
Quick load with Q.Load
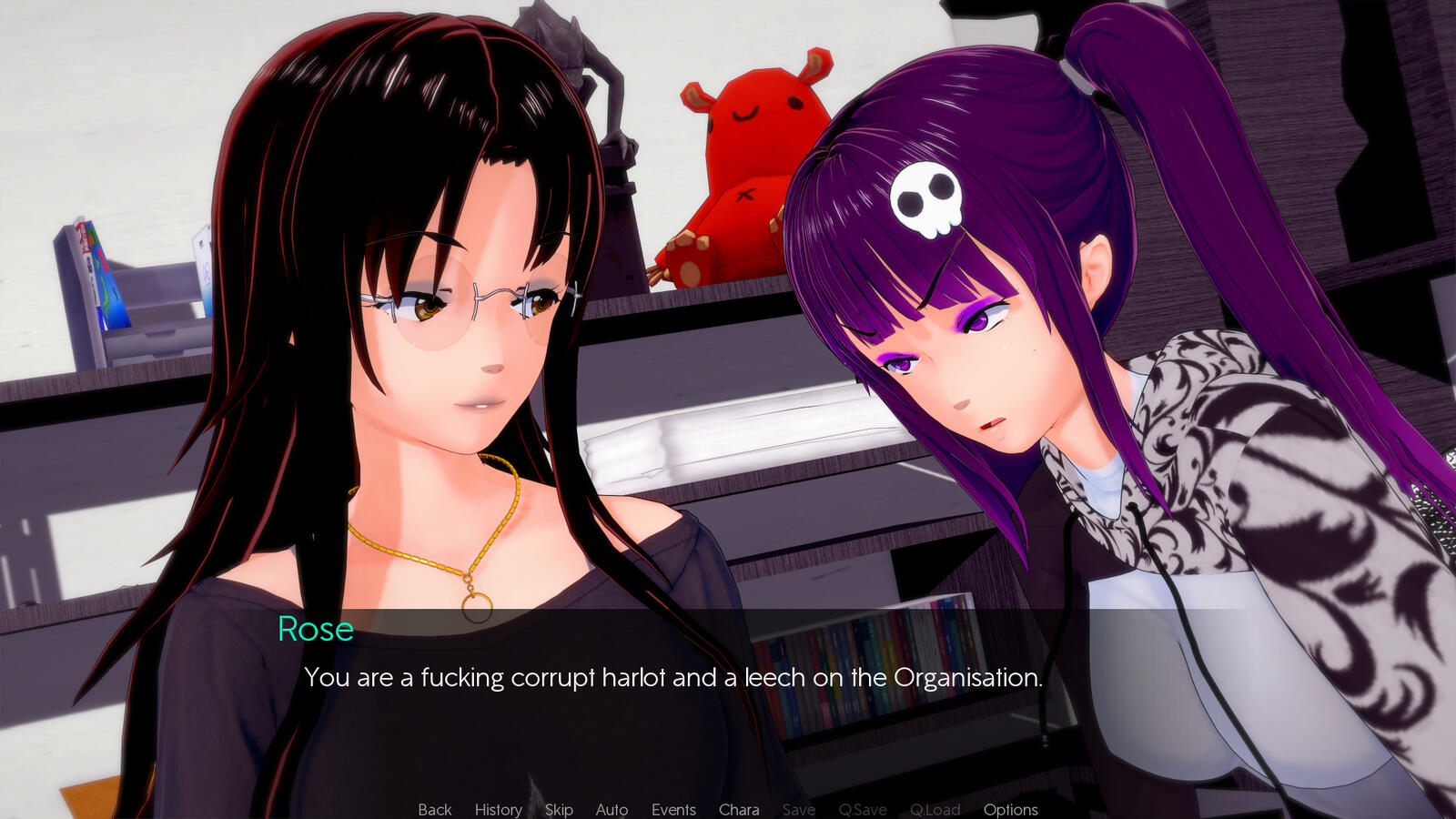point(935,809)
